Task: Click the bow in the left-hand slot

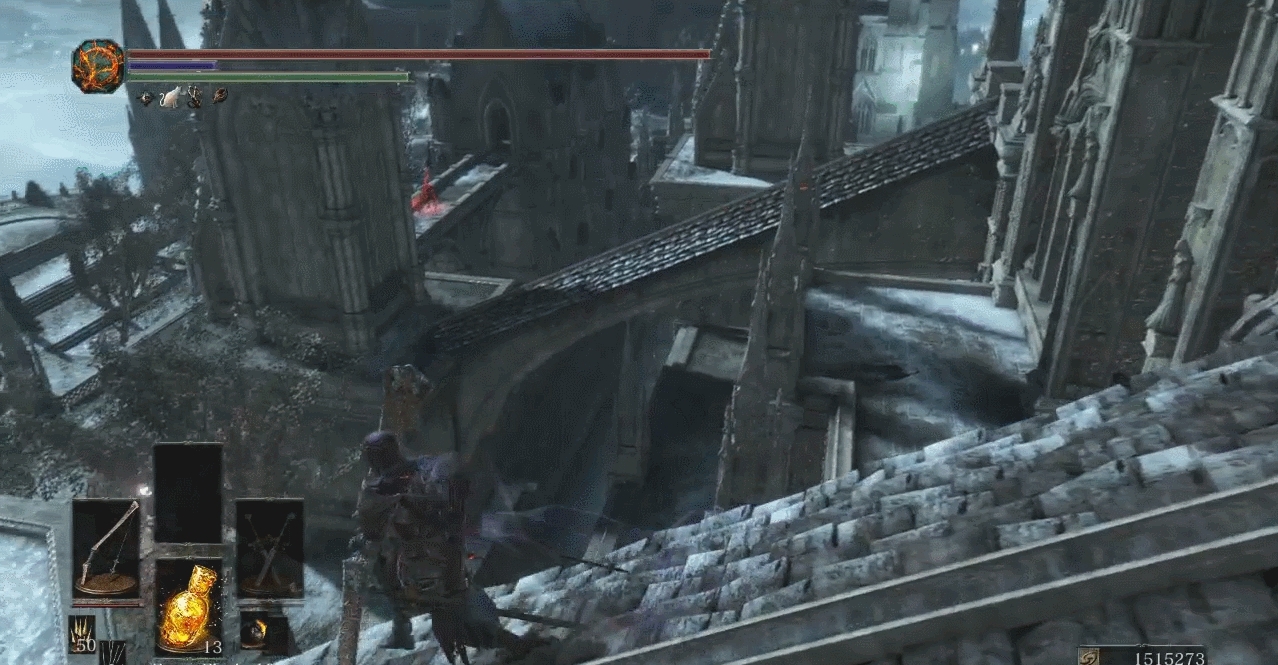Action: pos(106,548)
